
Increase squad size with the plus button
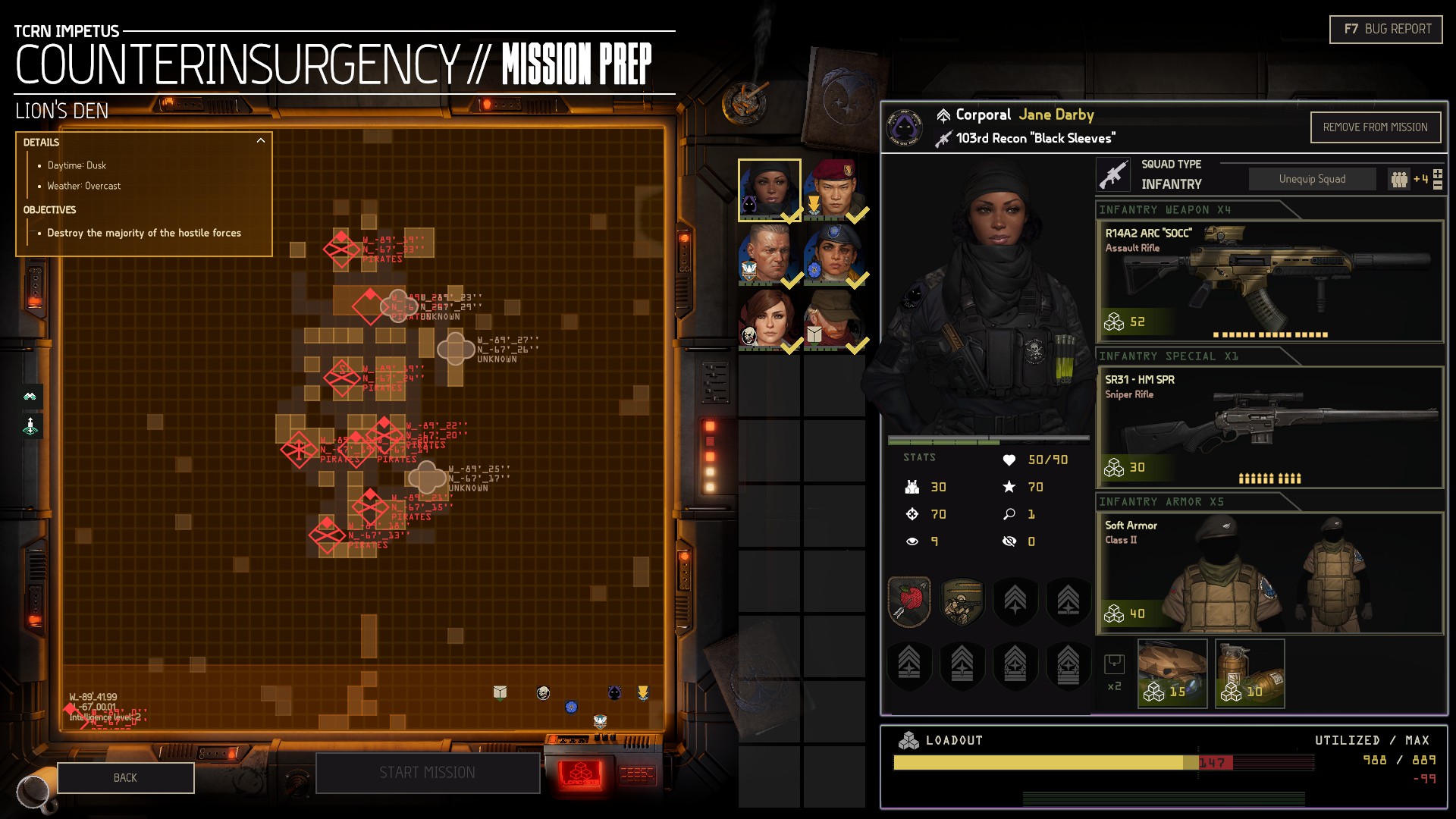tap(1438, 174)
